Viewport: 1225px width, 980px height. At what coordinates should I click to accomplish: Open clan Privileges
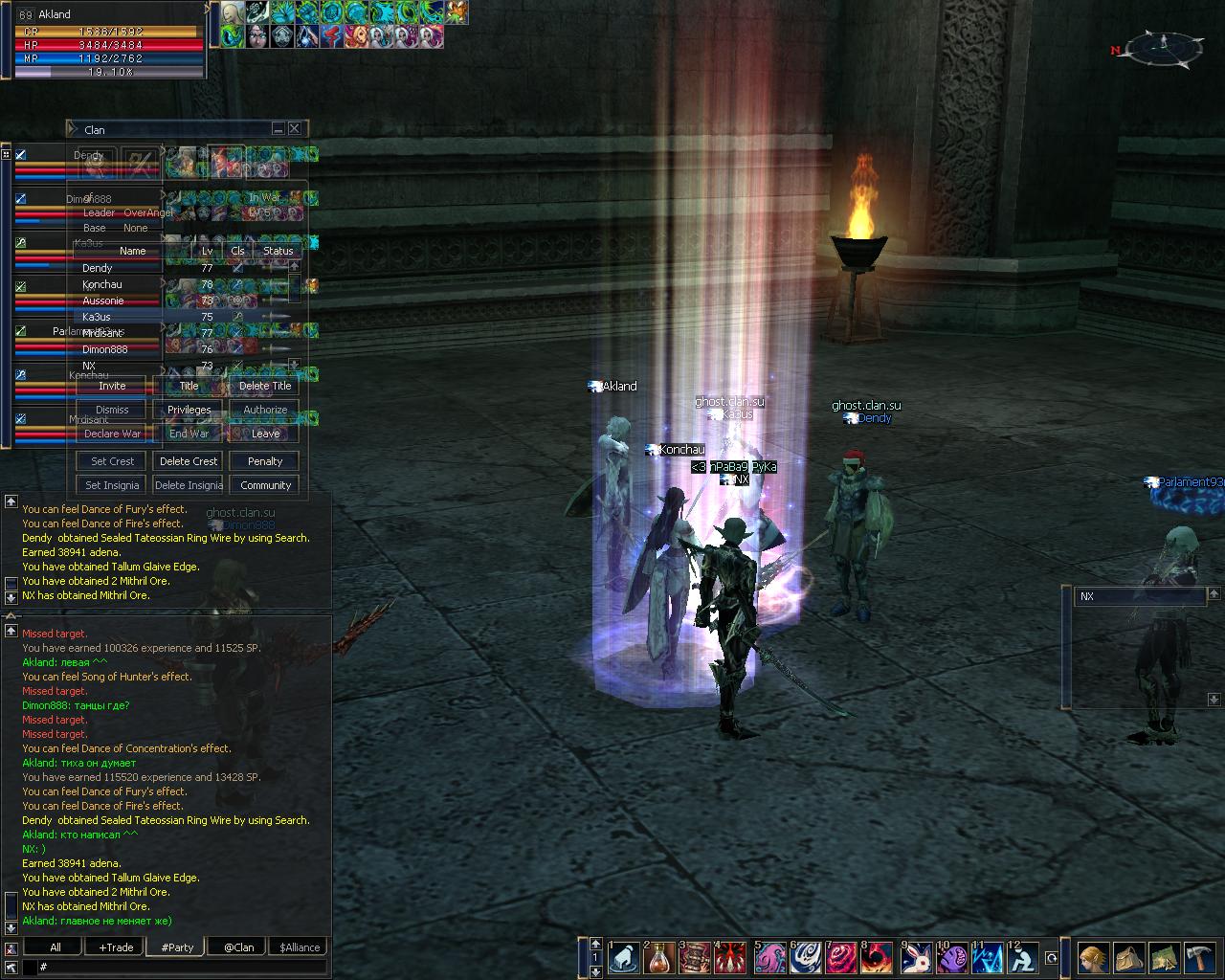click(189, 410)
